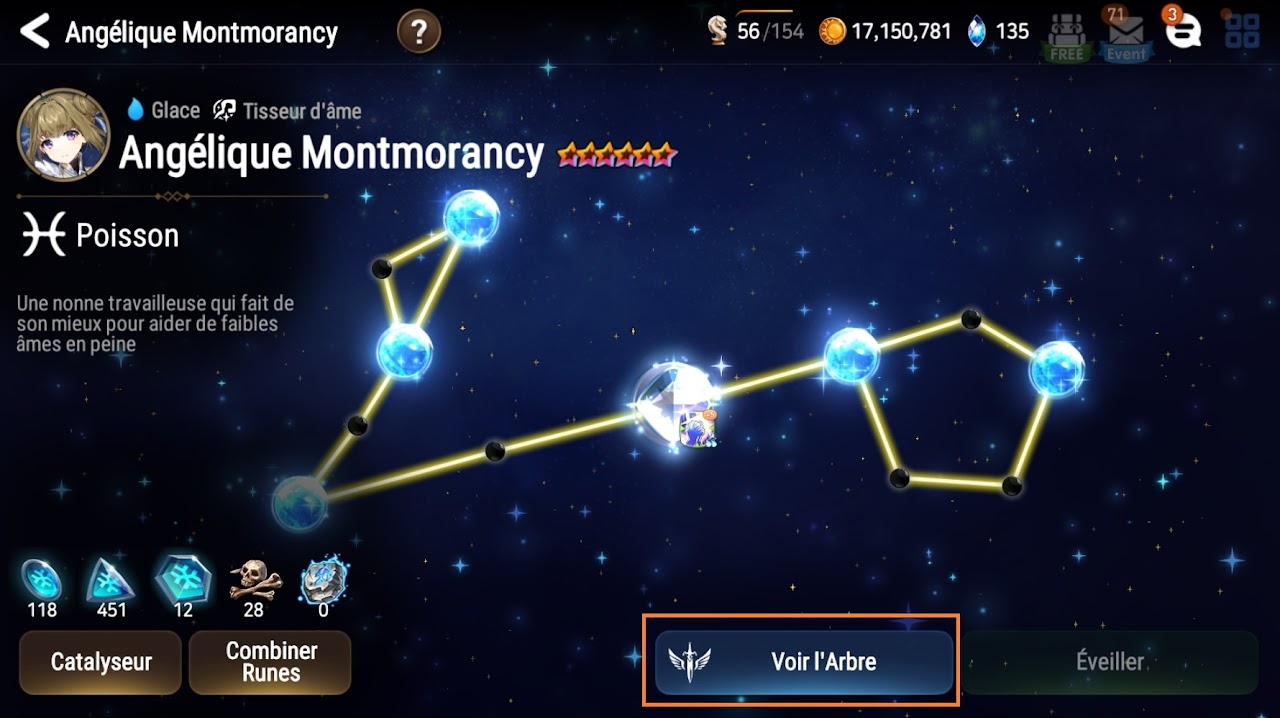
Task: Open the grid menu icon
Action: point(1242,32)
